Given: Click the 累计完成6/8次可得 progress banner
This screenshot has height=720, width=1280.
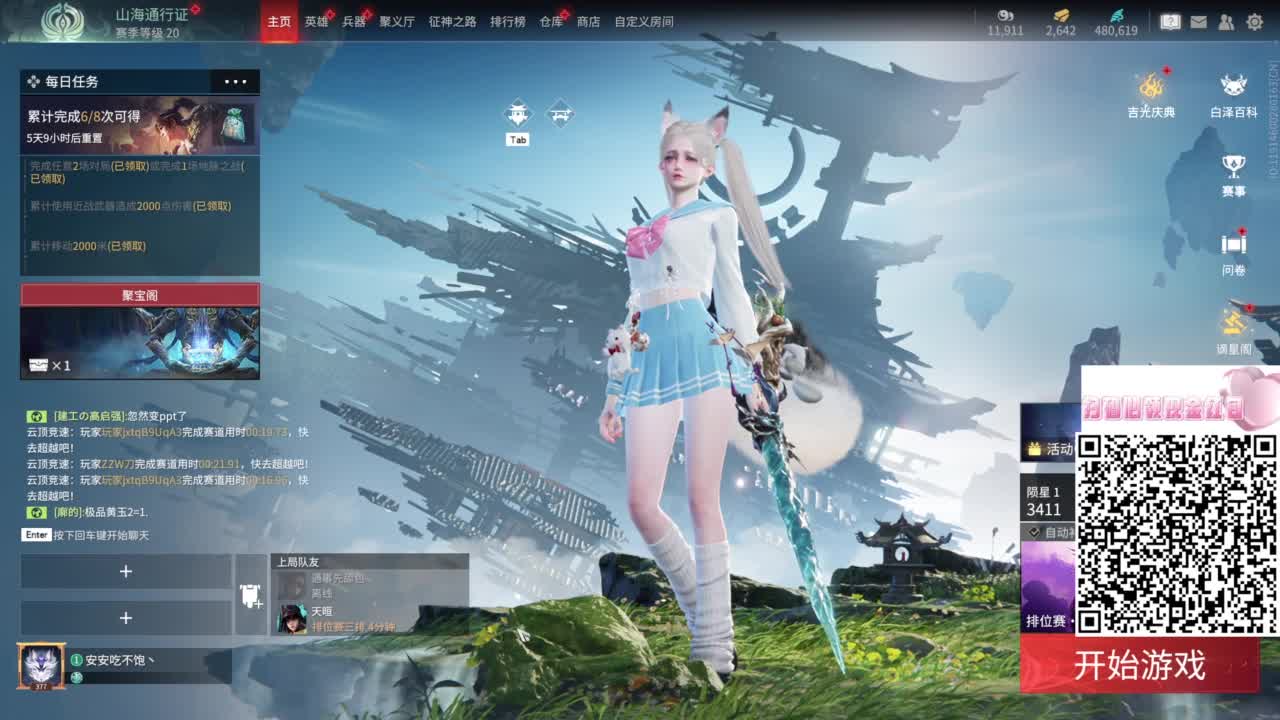Looking at the screenshot, I should 139,122.
